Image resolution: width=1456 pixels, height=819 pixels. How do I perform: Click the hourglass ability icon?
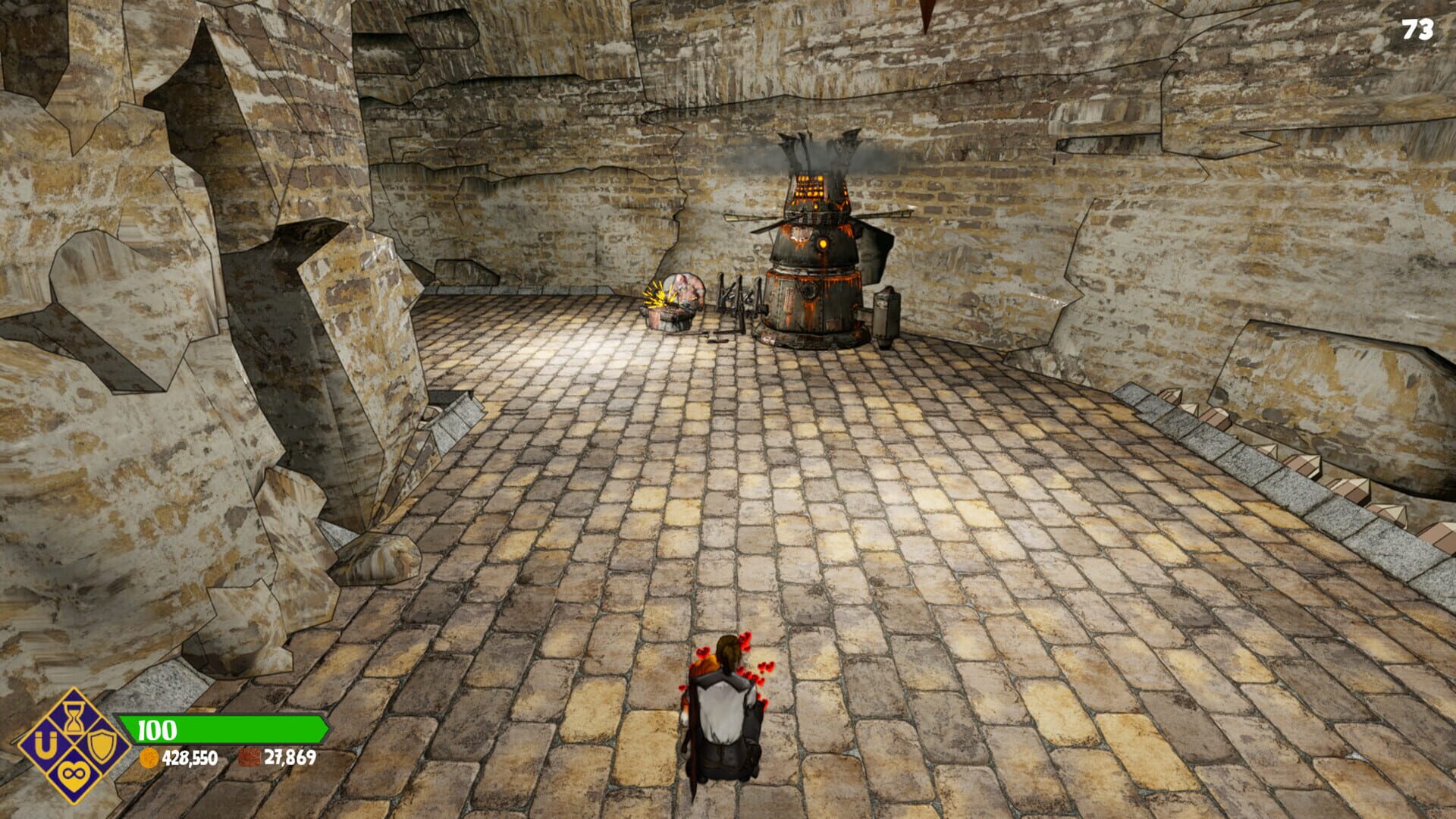tap(74, 718)
